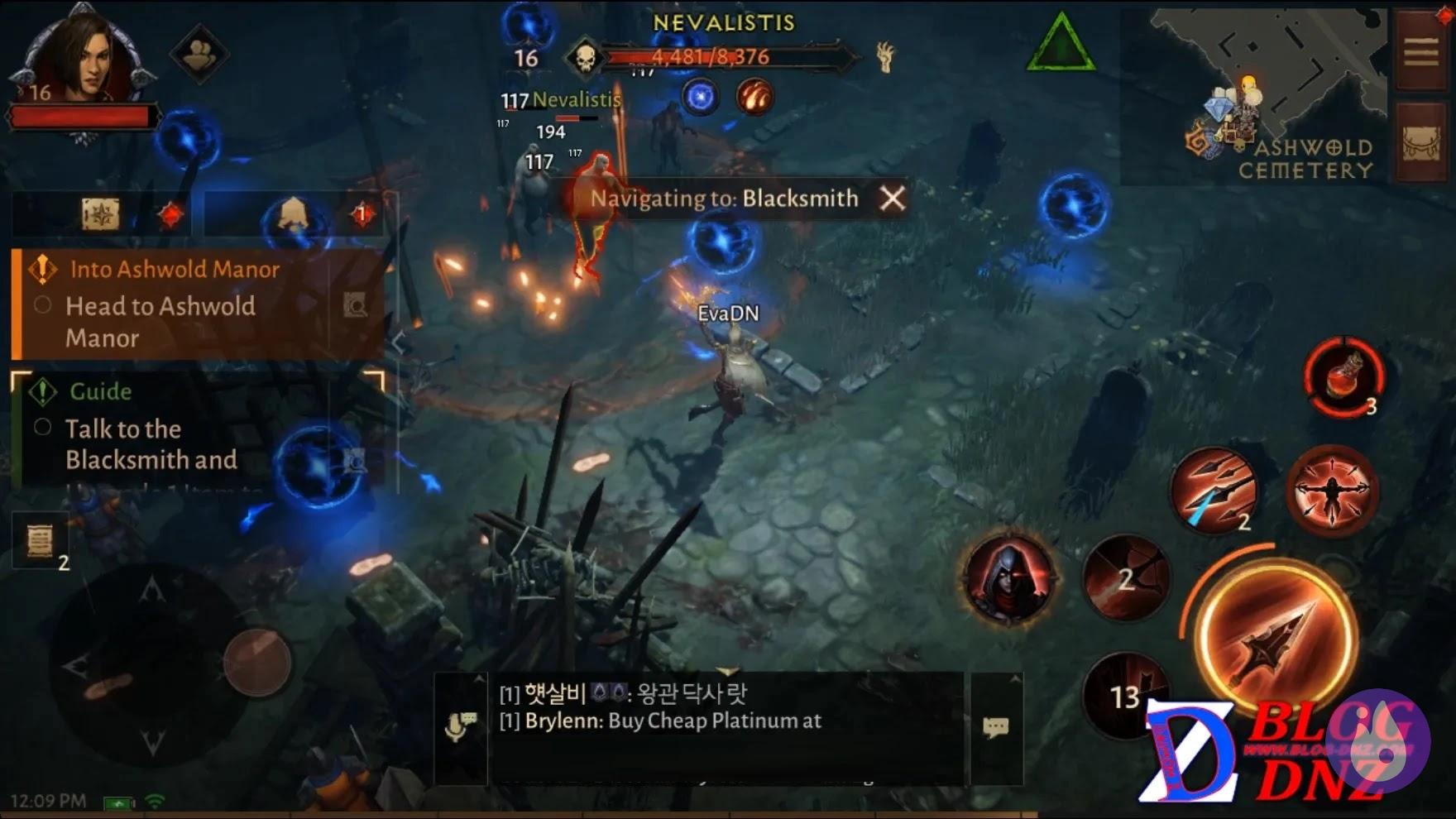Fire the primary arrow attack
1456x819 pixels.
tap(1275, 639)
